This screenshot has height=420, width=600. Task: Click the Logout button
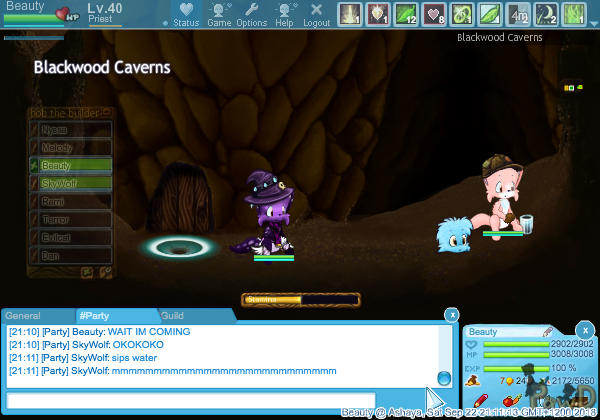[x=316, y=14]
